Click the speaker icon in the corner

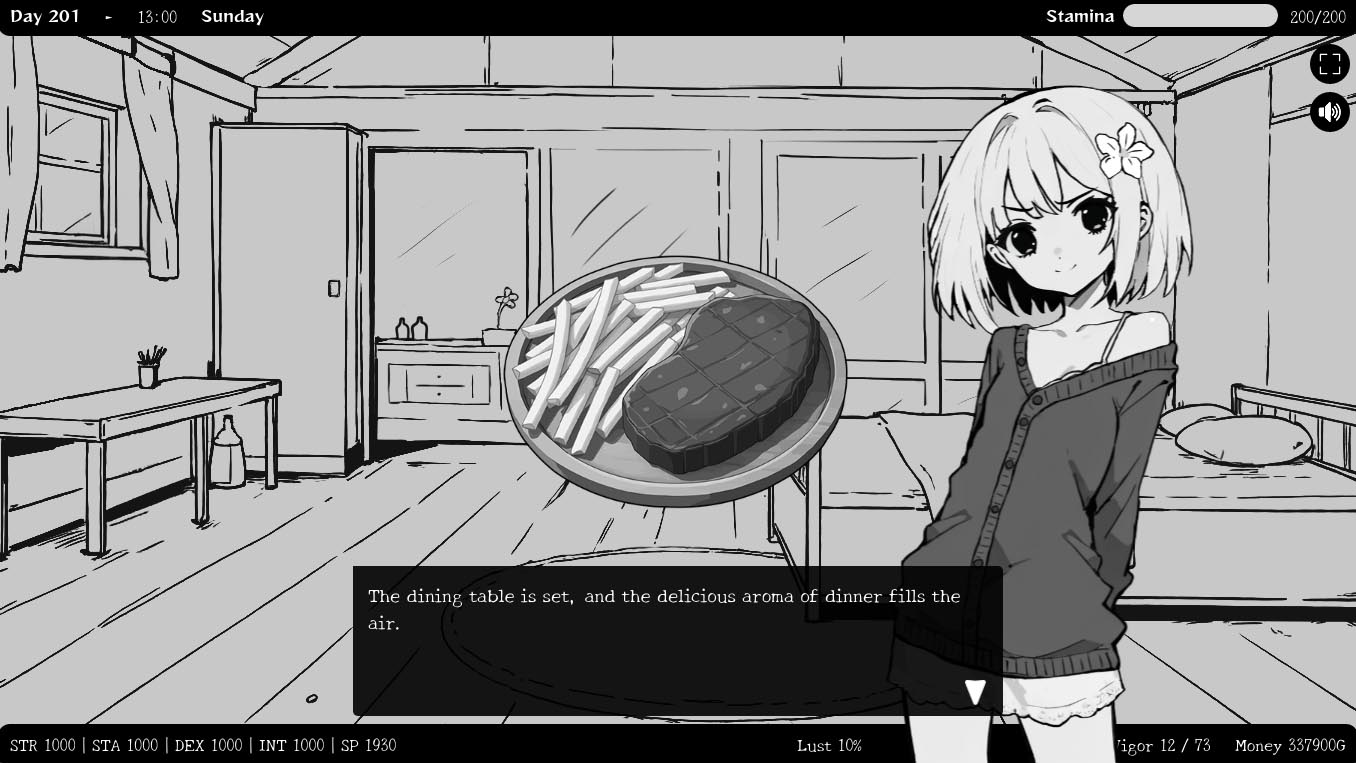[1330, 111]
